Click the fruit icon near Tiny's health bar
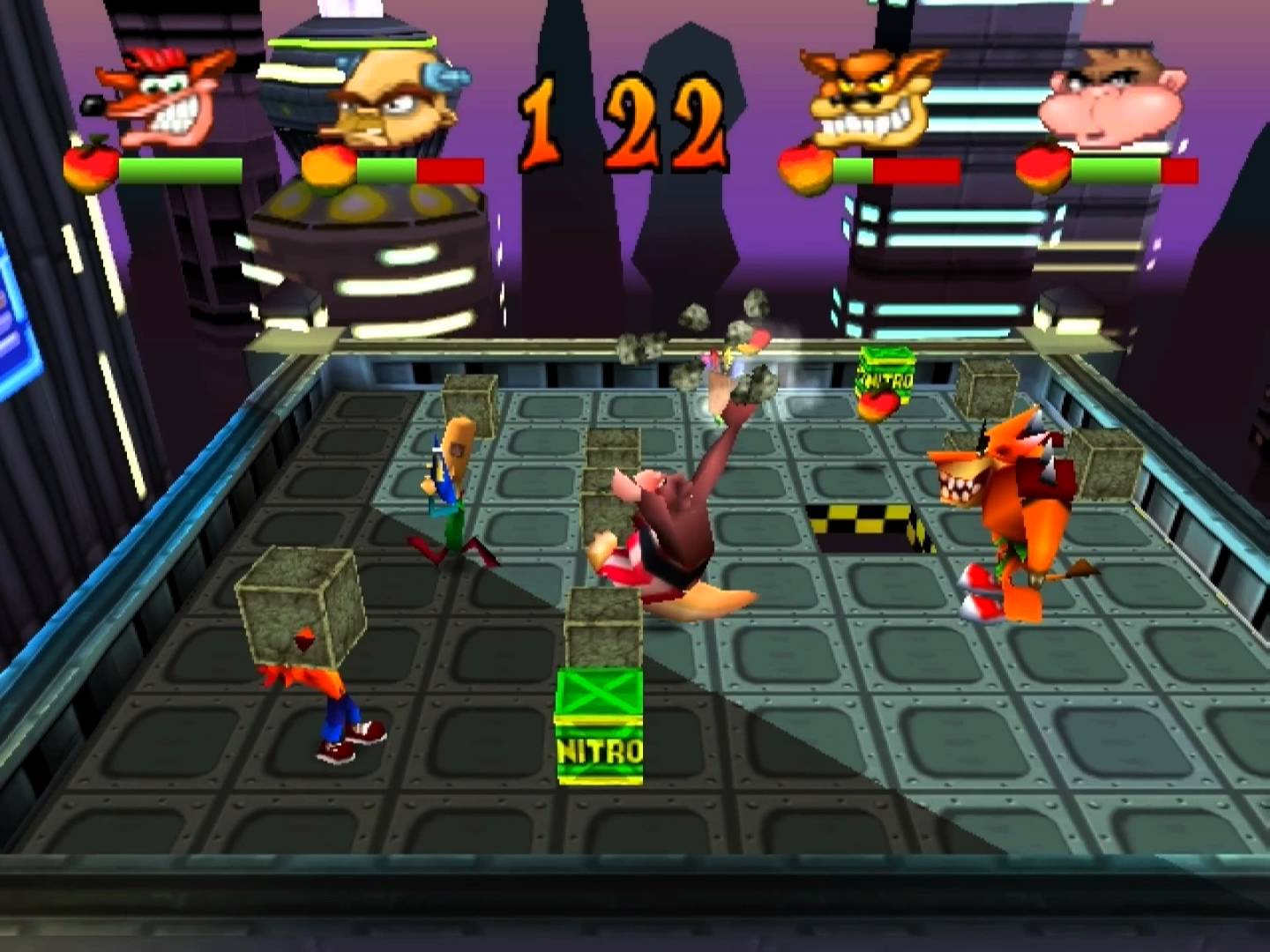Image resolution: width=1270 pixels, height=952 pixels. click(805, 167)
